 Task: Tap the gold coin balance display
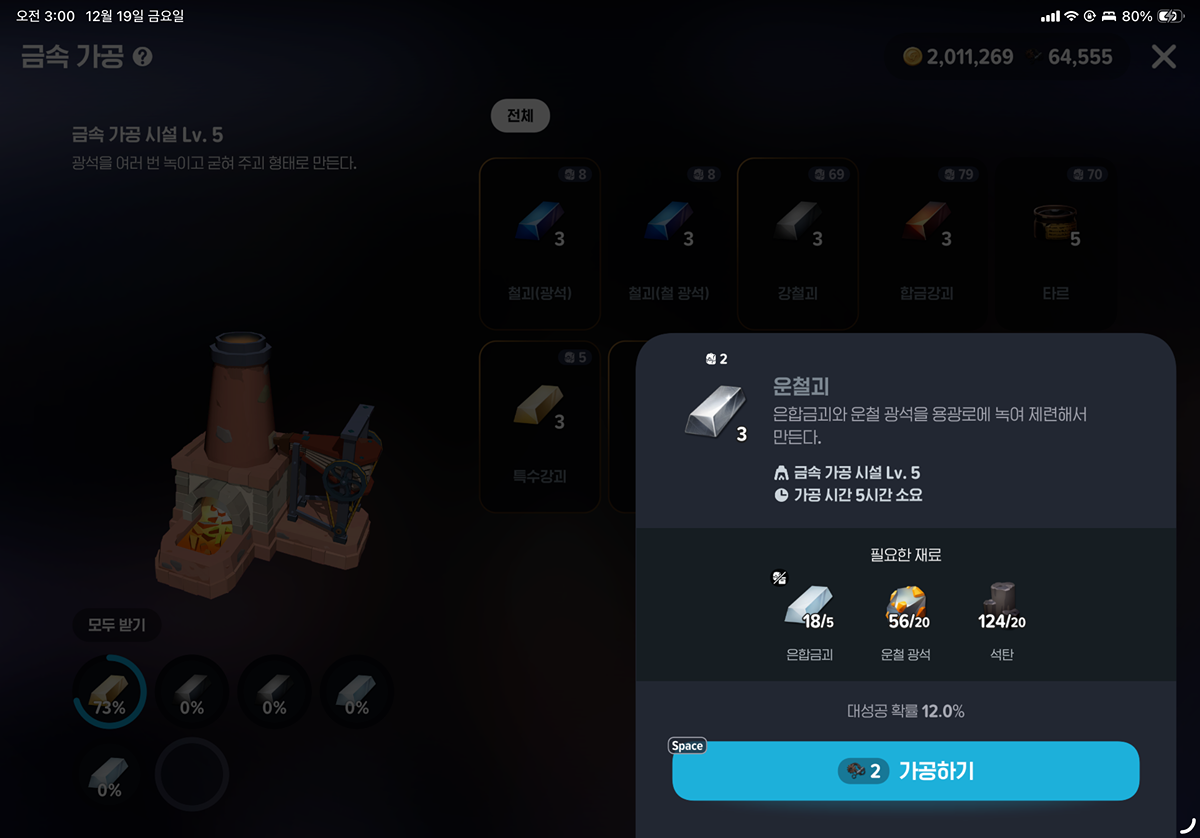pyautogui.click(x=958, y=57)
